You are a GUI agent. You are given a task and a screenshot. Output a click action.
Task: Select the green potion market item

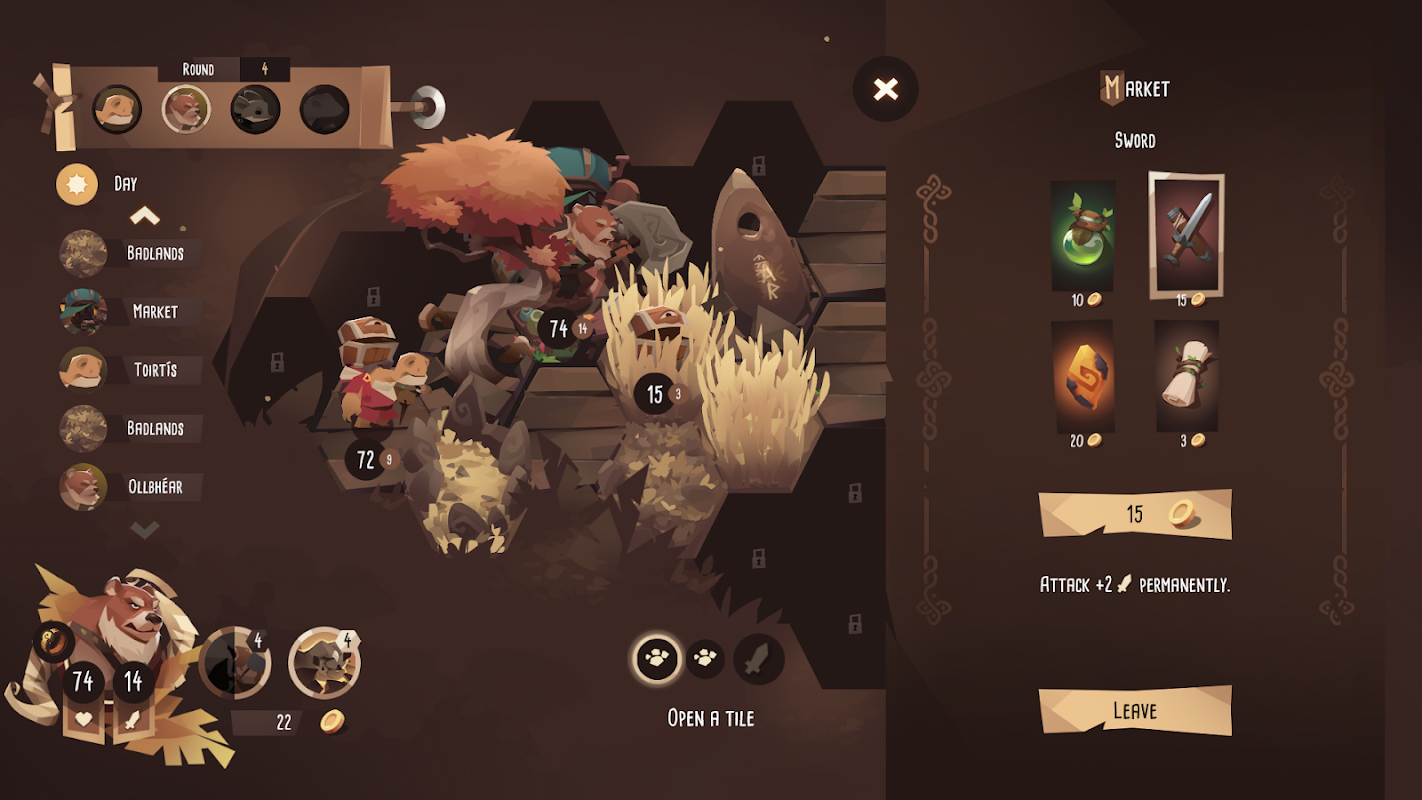(1083, 235)
